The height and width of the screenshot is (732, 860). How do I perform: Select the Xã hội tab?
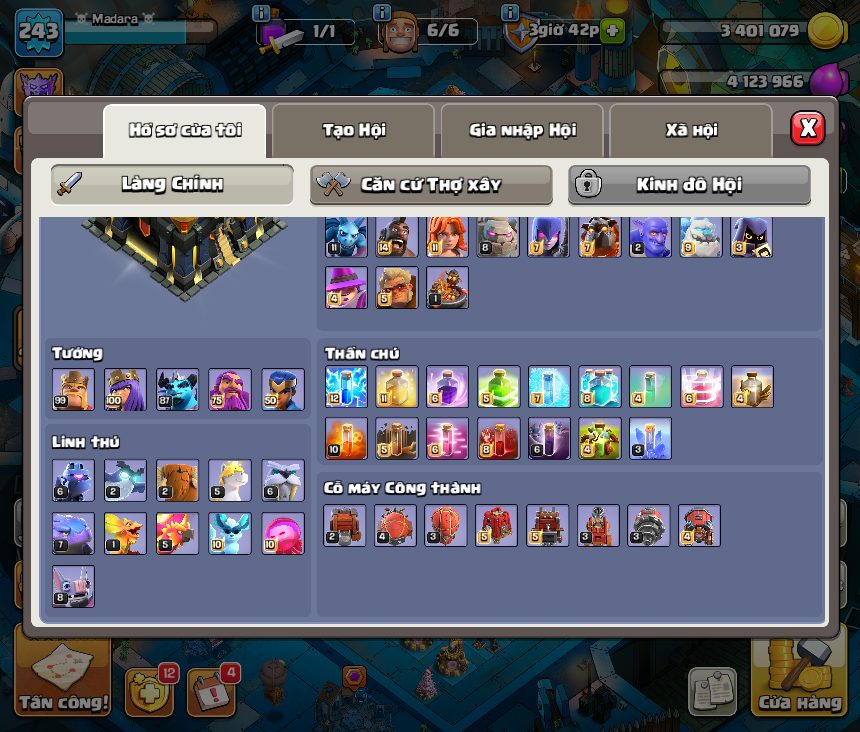click(691, 130)
